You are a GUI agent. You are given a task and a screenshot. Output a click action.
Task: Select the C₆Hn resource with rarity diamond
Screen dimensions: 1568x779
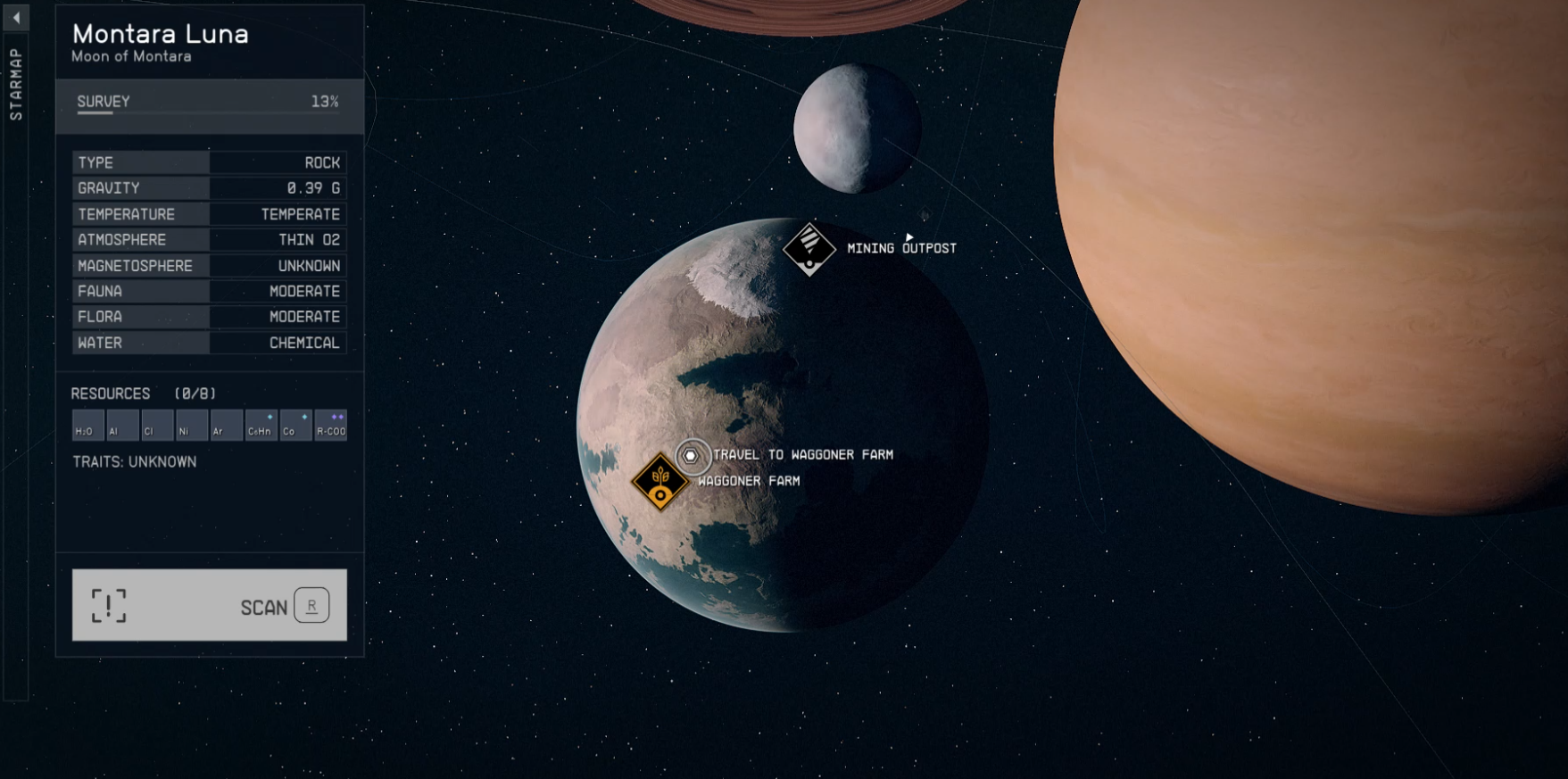pyautogui.click(x=260, y=425)
